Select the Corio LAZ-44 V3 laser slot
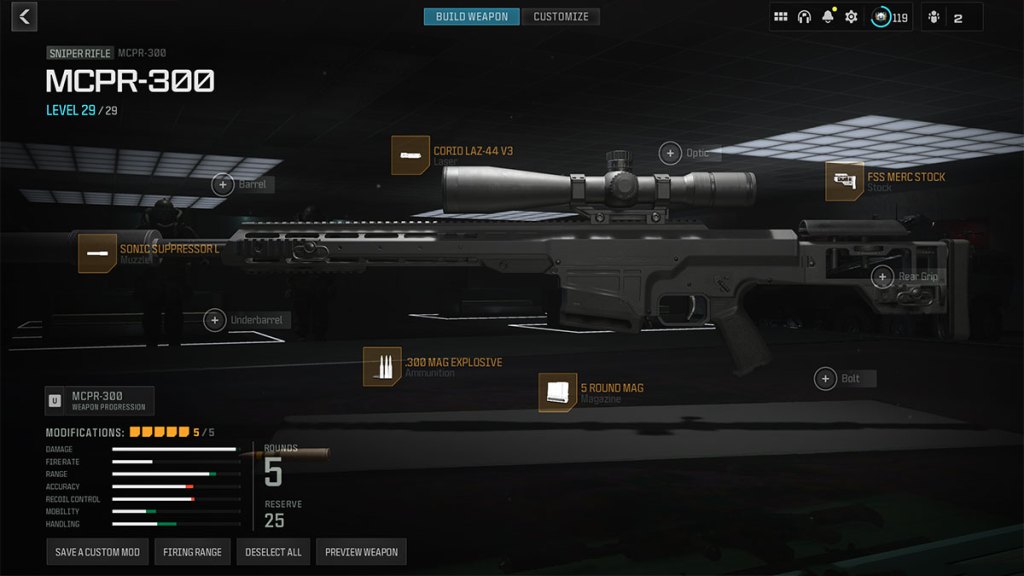This screenshot has height=576, width=1024. point(411,156)
